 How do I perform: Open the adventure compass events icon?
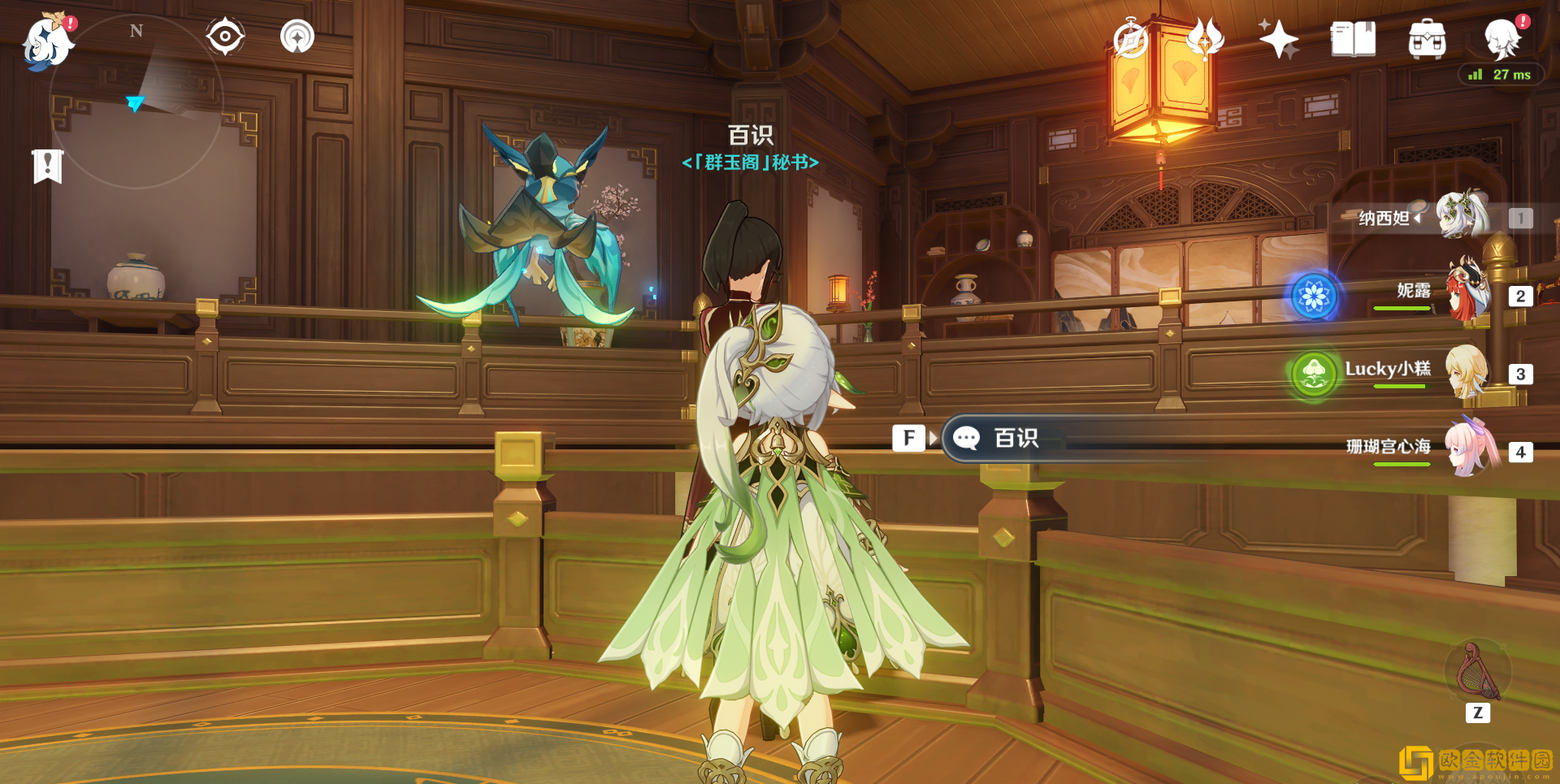click(1130, 39)
